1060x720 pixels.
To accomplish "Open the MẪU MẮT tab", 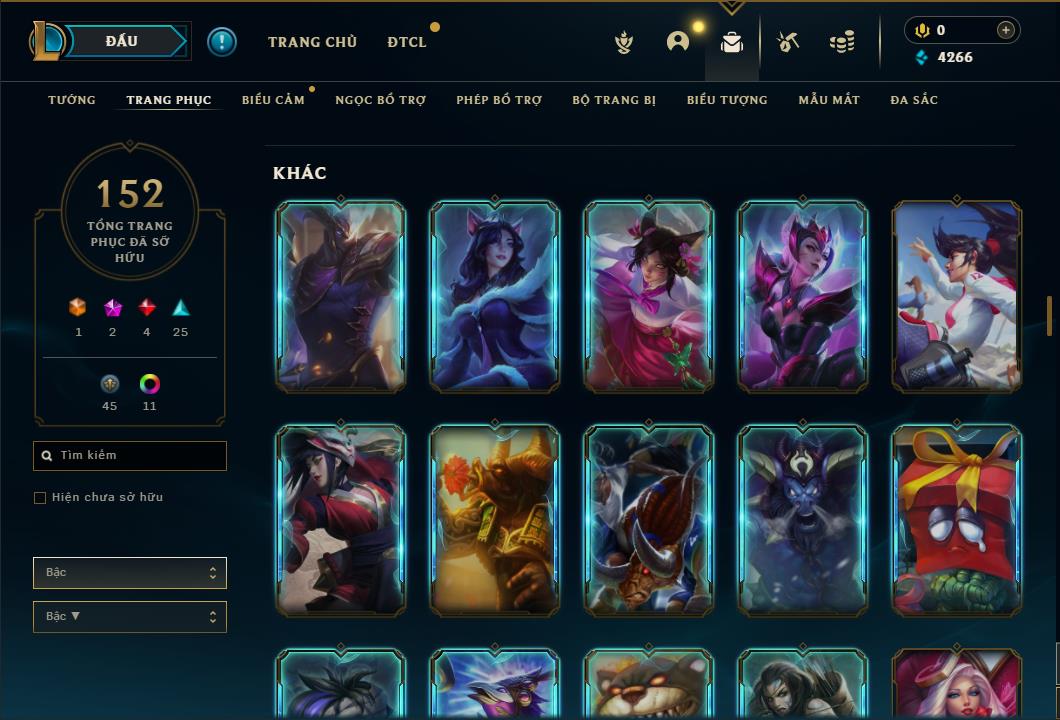I will point(829,100).
